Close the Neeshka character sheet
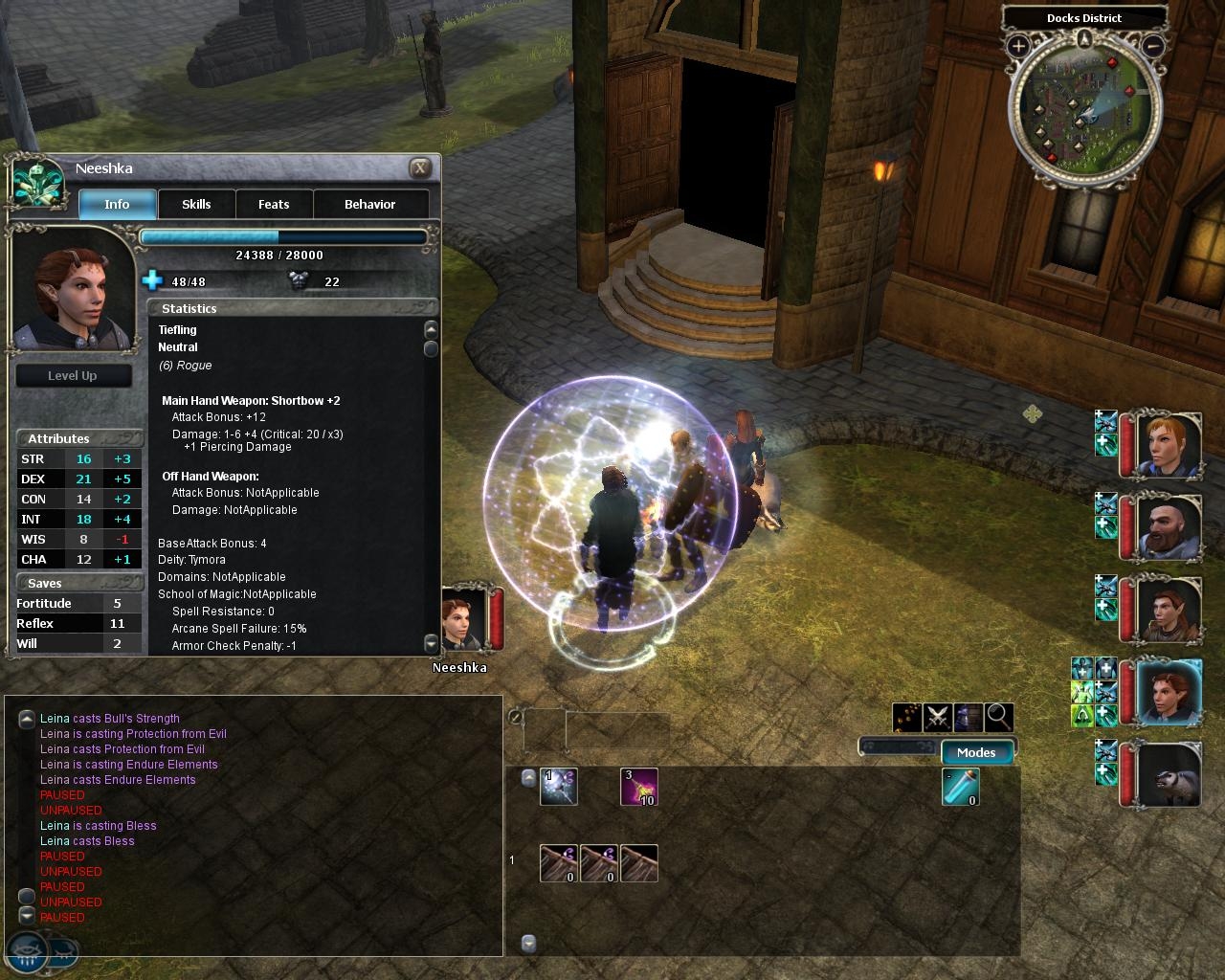The width and height of the screenshot is (1225, 980). click(420, 168)
